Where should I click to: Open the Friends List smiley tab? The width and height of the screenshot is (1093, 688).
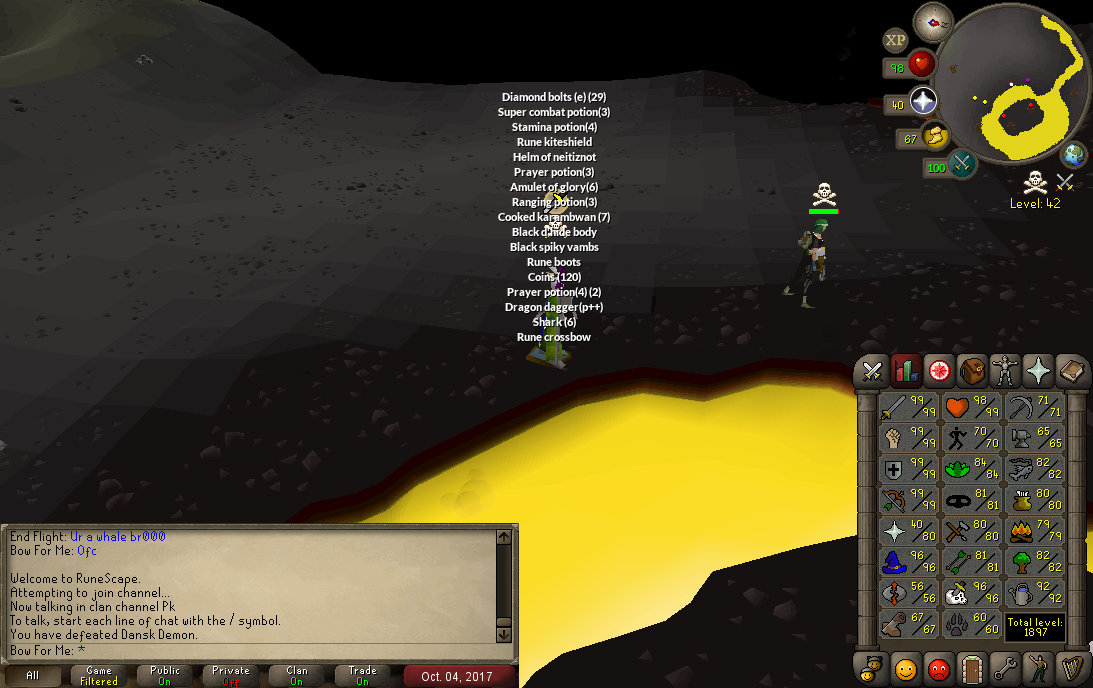(x=906, y=667)
